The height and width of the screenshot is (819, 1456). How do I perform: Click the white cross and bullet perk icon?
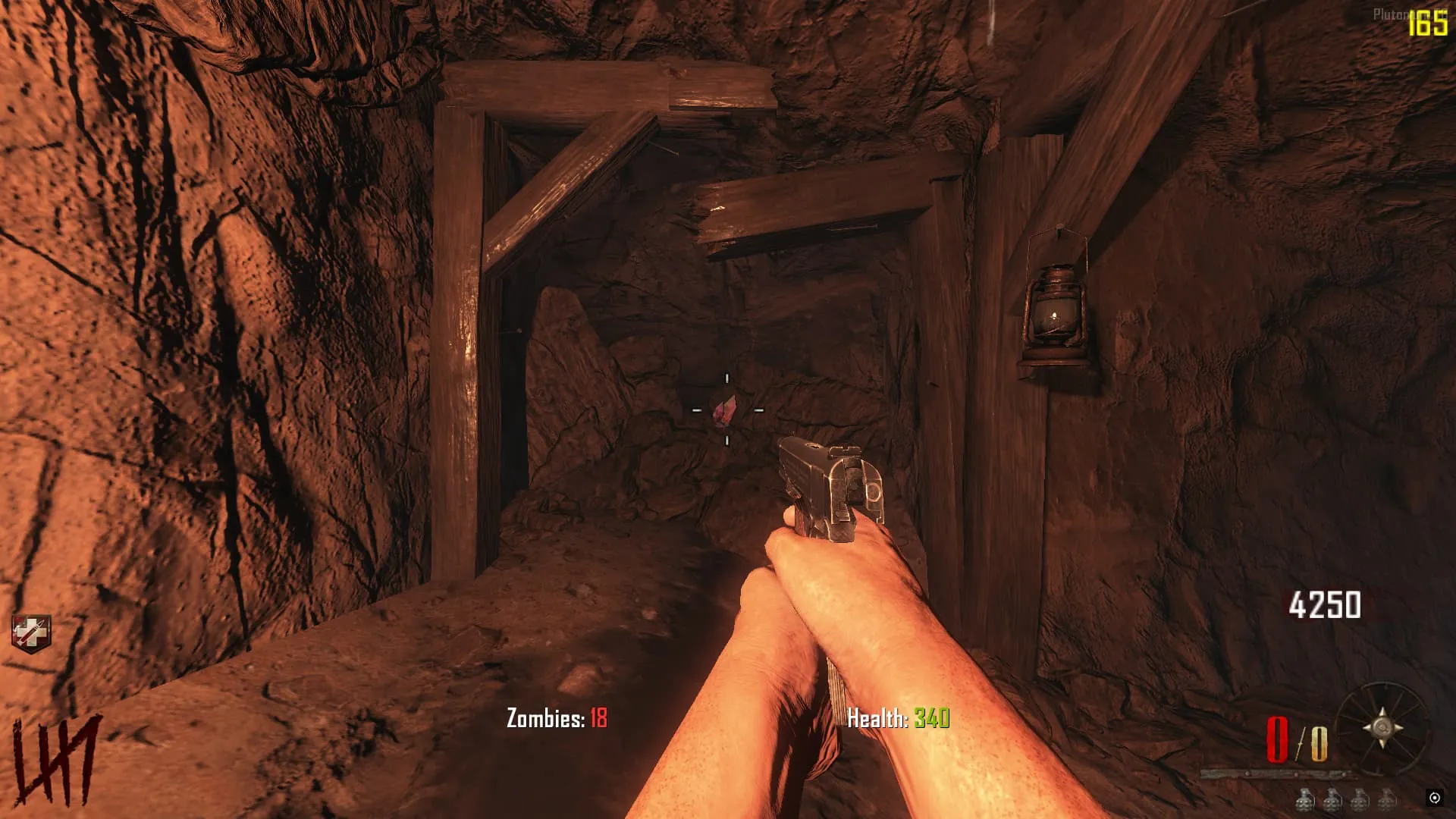coord(31,634)
